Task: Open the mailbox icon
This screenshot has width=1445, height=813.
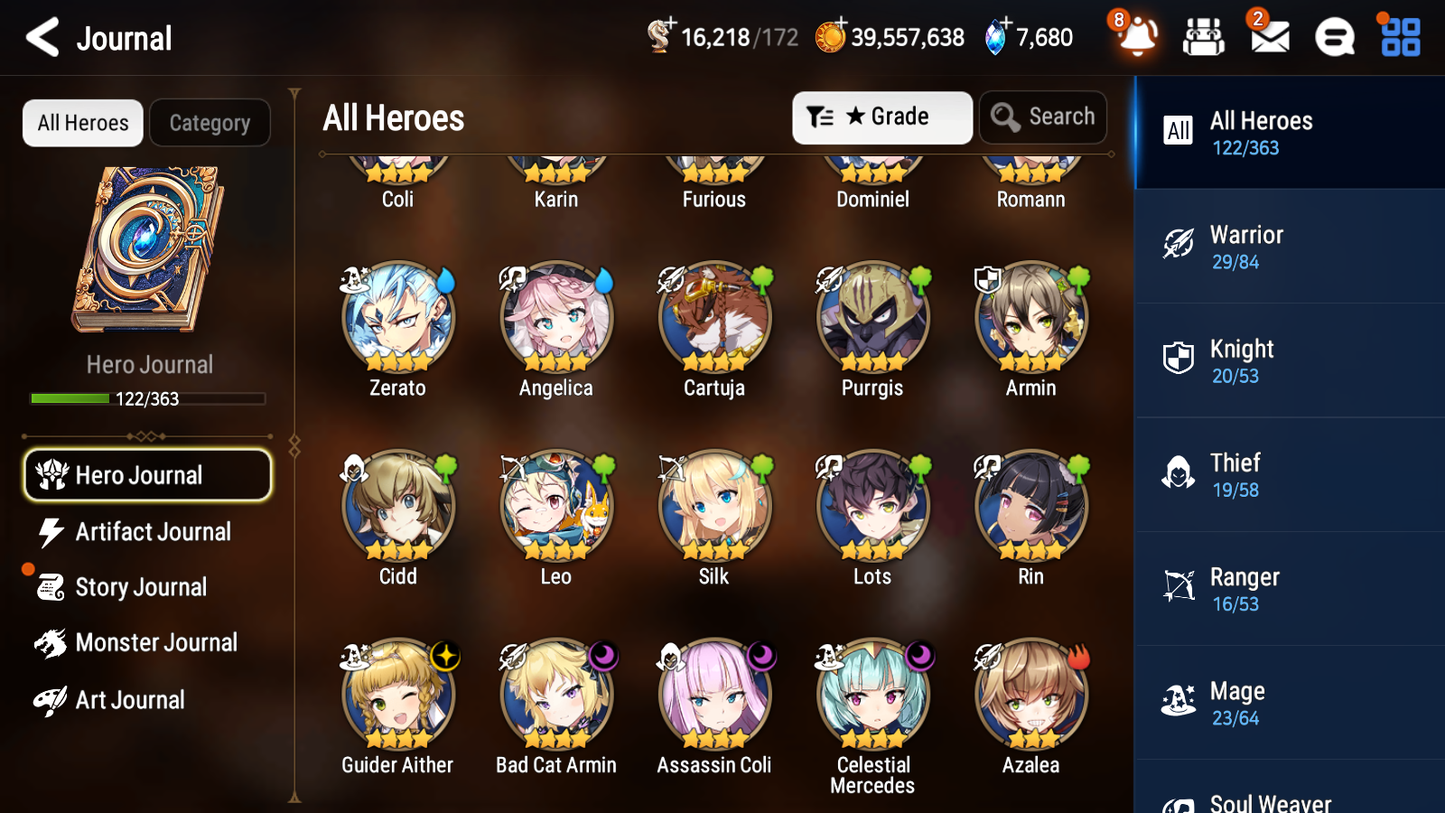Action: [1268, 37]
